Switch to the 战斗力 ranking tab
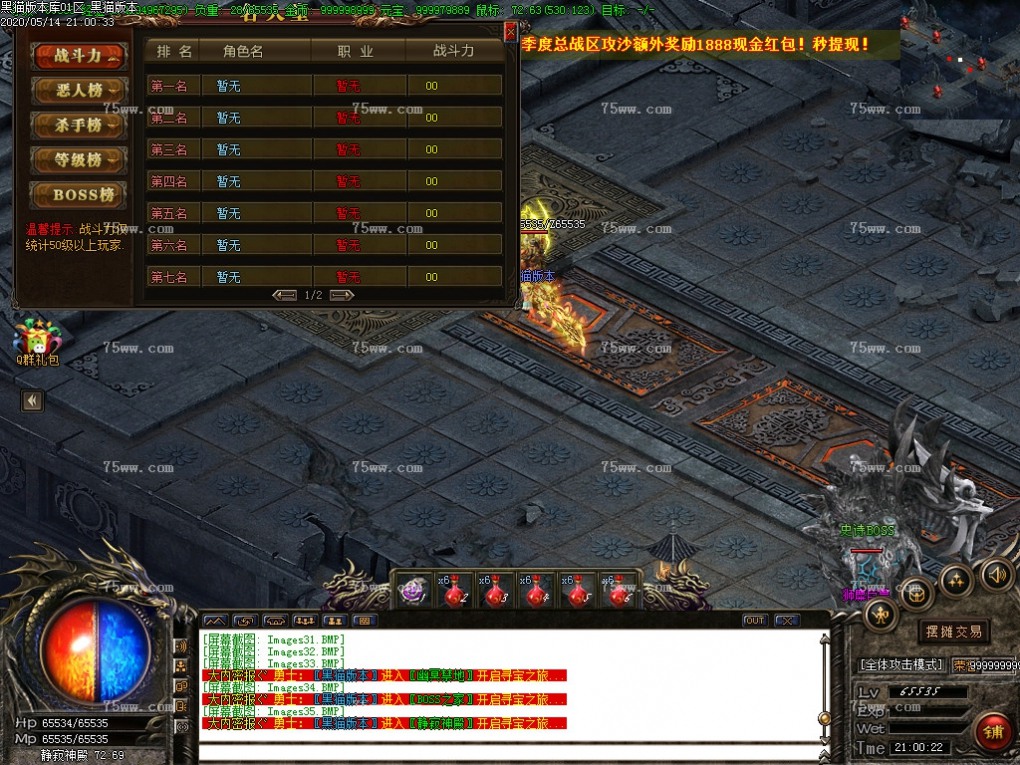1020x765 pixels. tap(79, 56)
